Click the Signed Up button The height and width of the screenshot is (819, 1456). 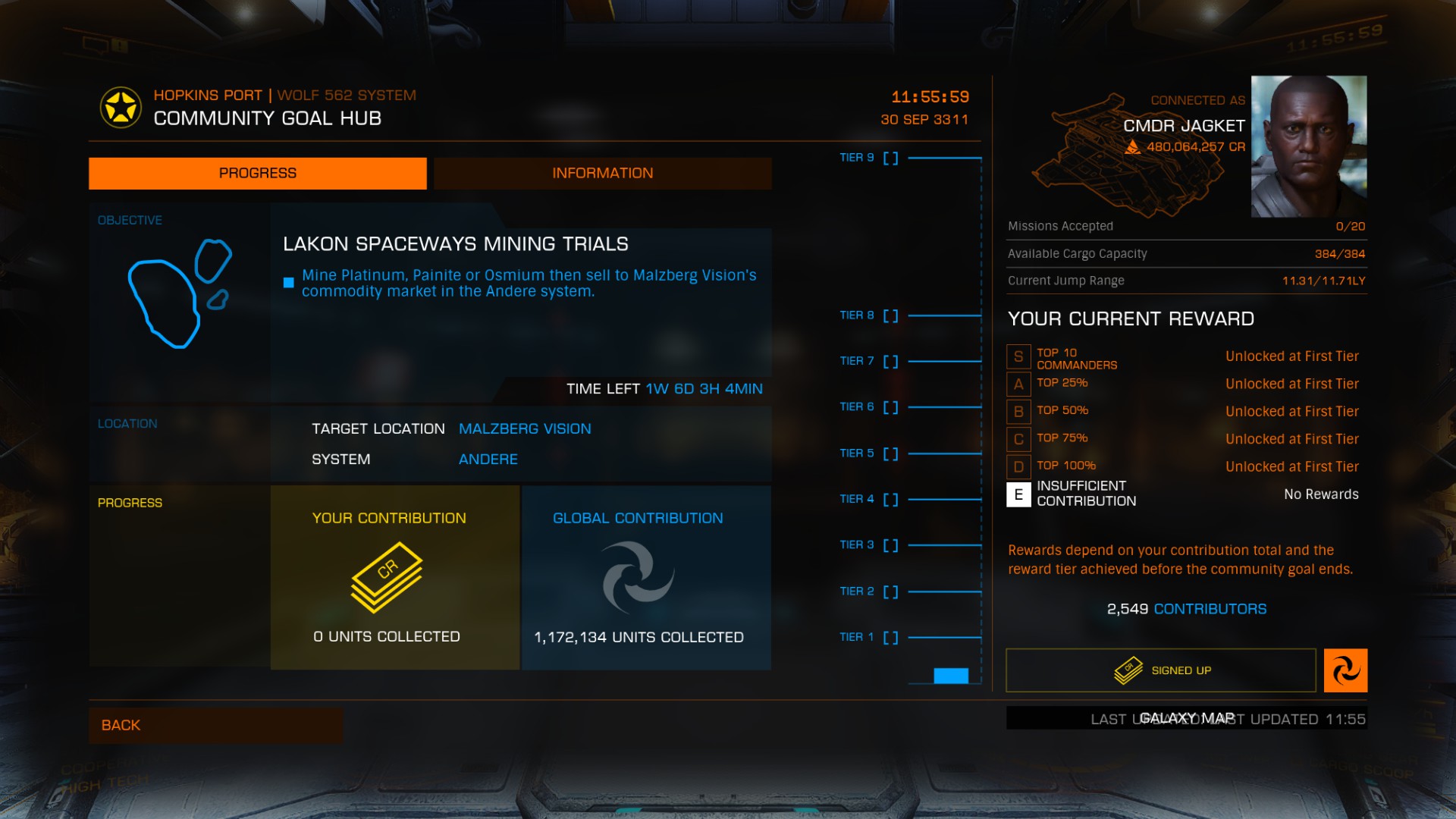coord(1160,670)
